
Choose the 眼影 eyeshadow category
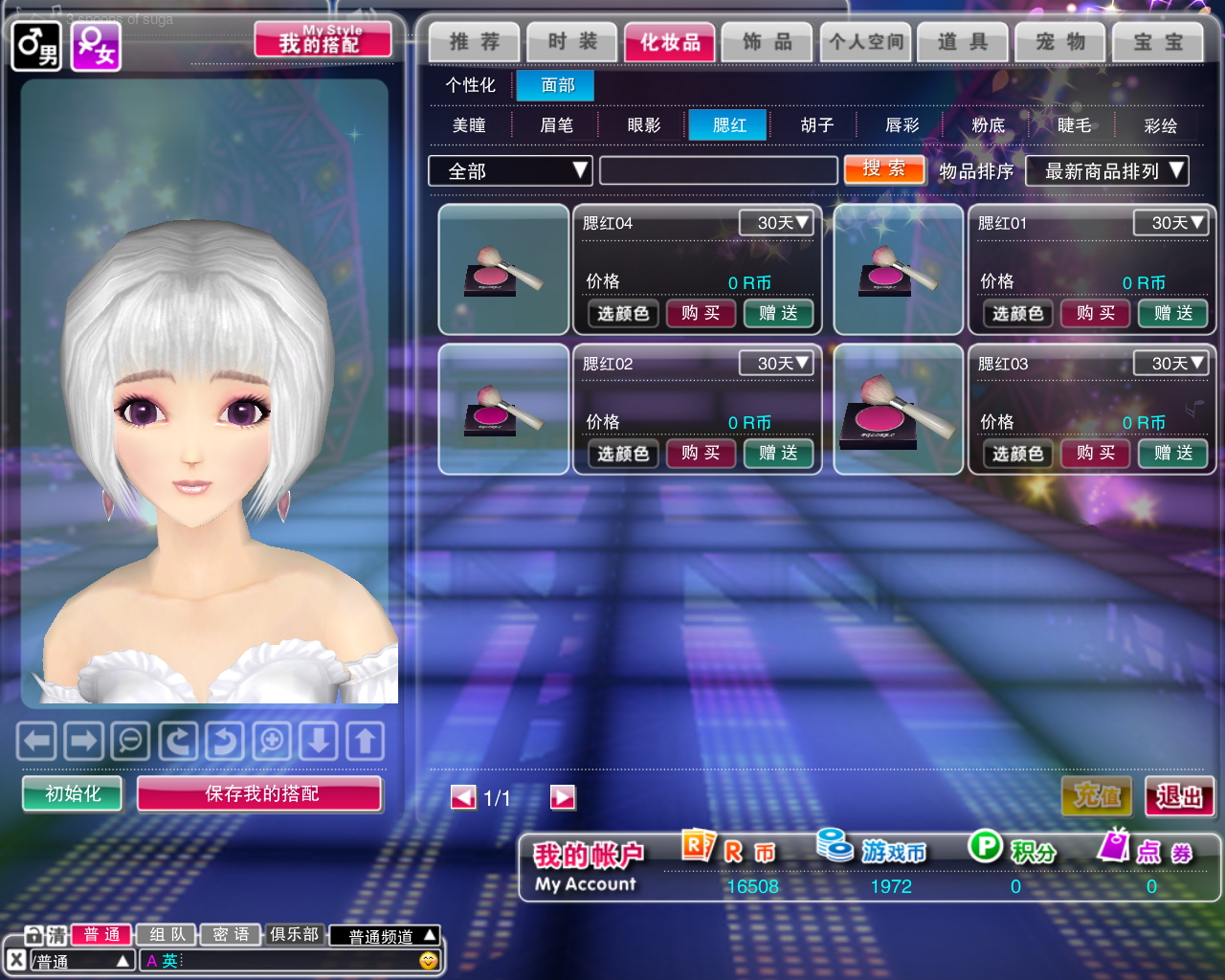[x=644, y=125]
